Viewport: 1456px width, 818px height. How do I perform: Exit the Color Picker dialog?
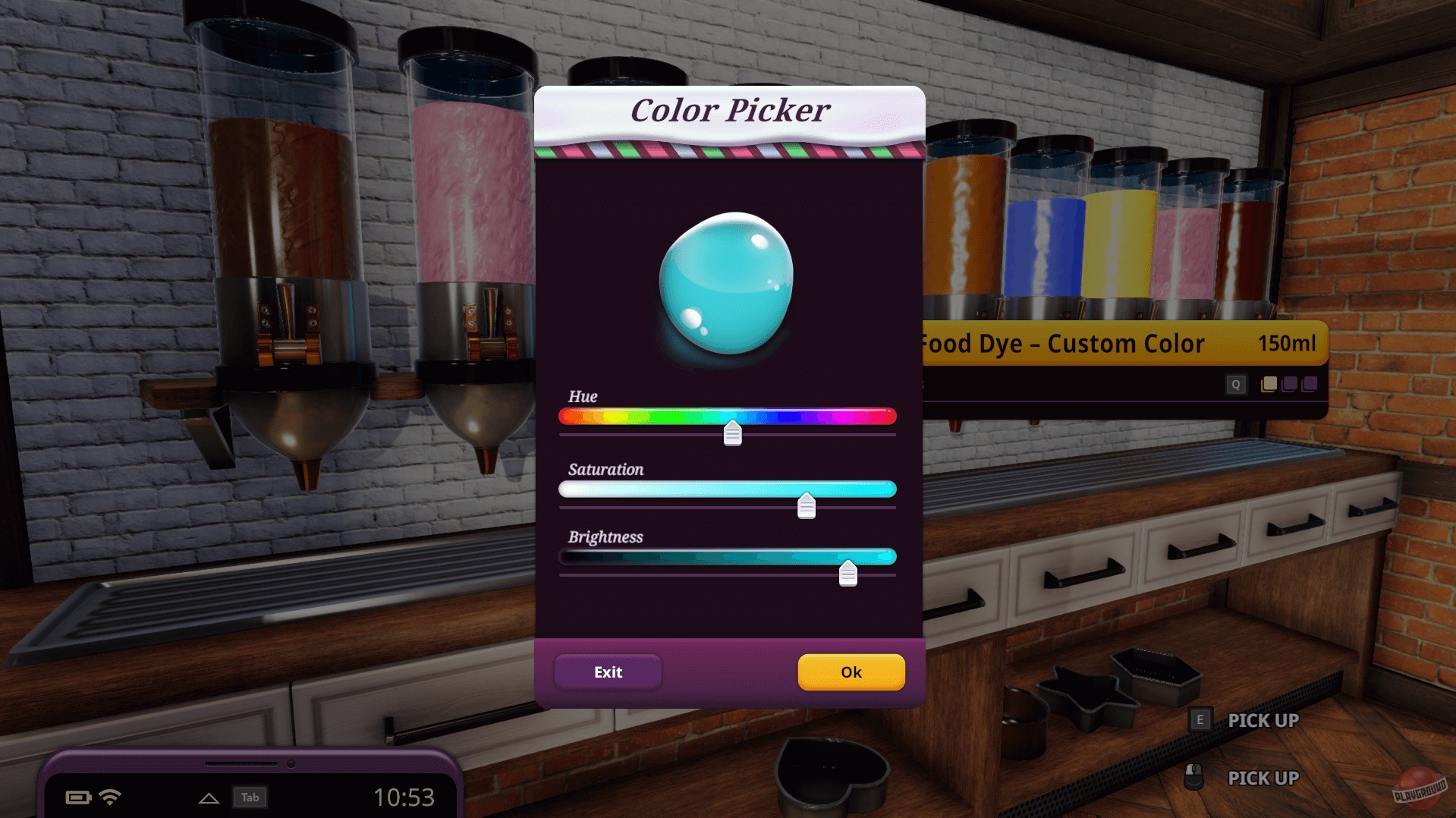(607, 672)
